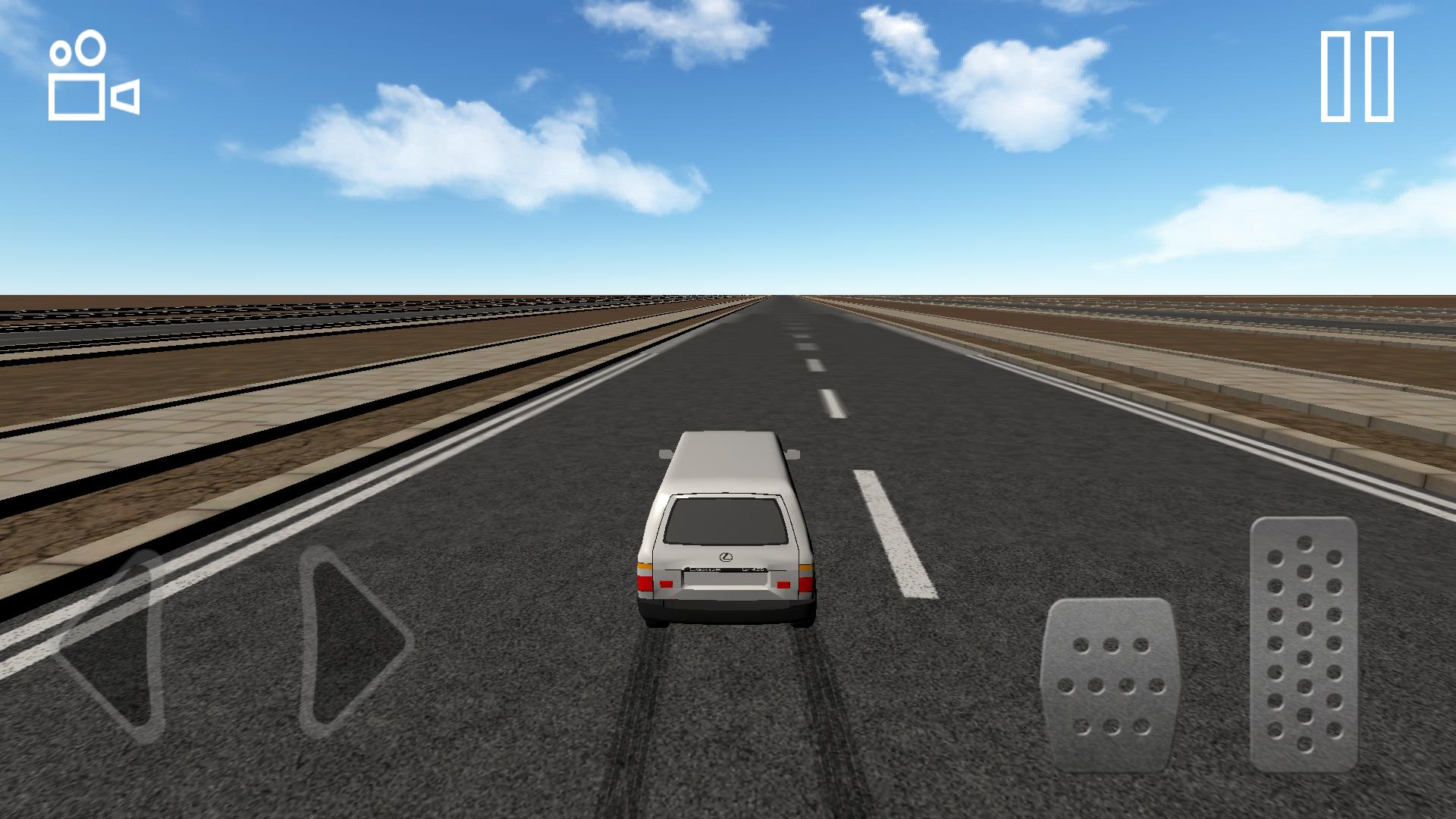Toggle game pause with the pause button
The height and width of the screenshot is (819, 1456).
pos(1357,76)
